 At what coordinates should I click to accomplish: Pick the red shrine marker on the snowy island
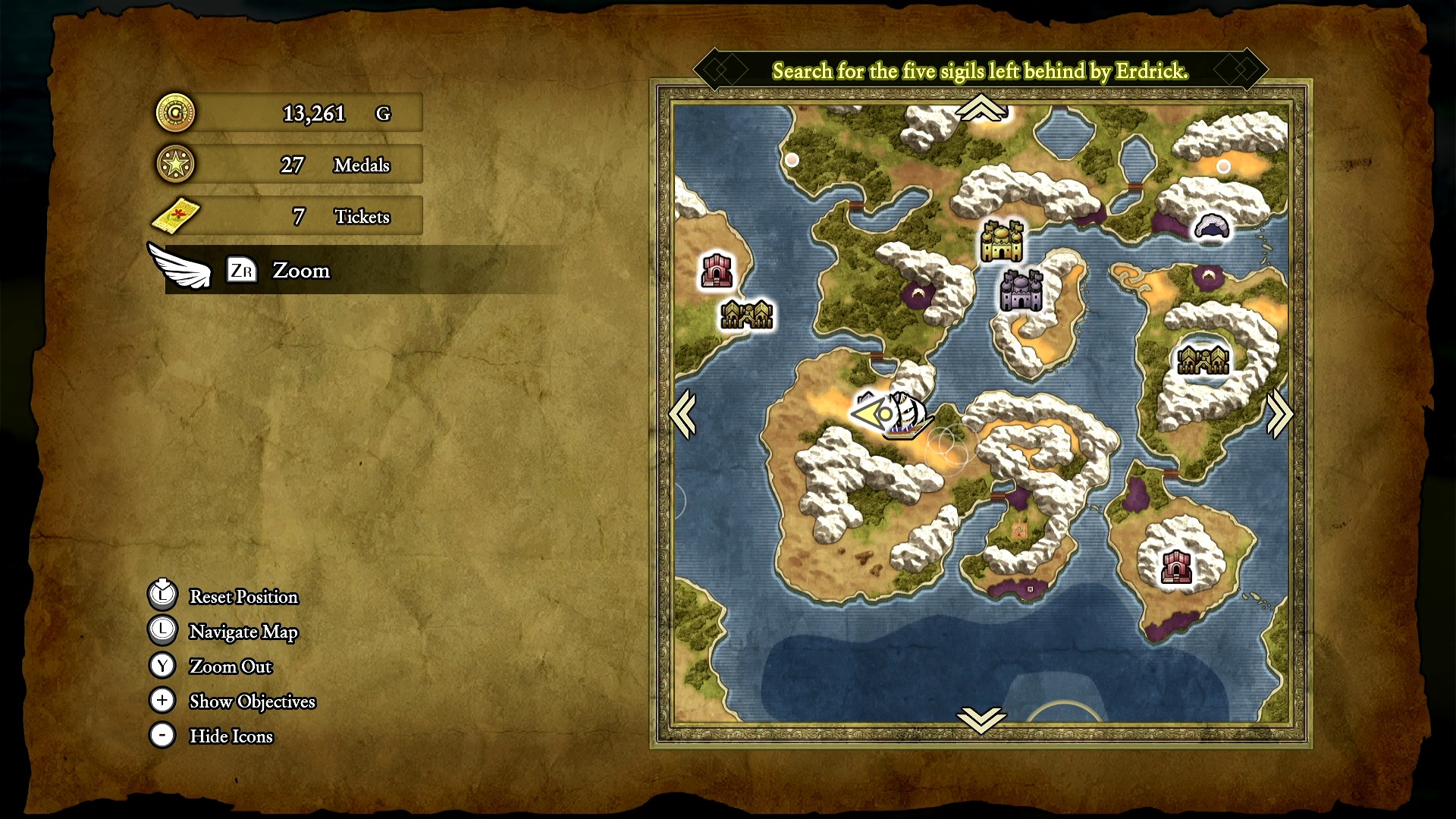1176,566
